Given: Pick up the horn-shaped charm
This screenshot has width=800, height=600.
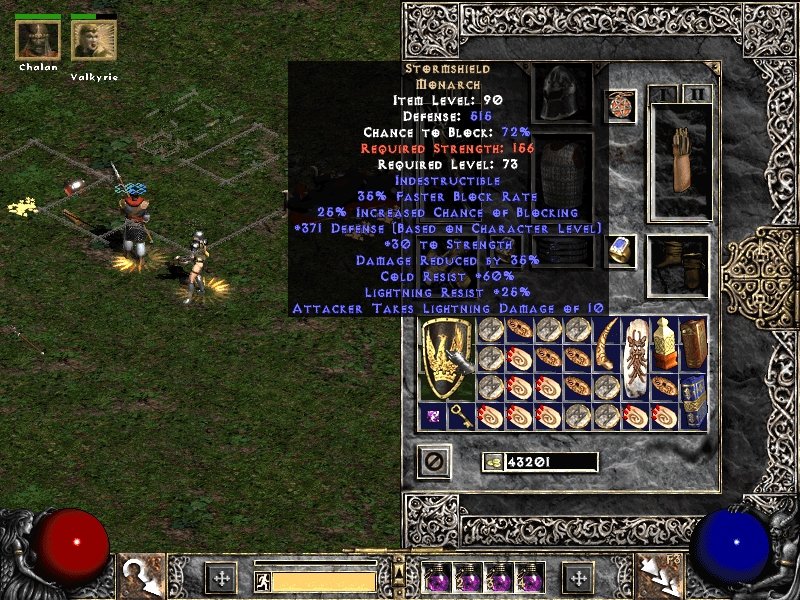Looking at the screenshot, I should pyautogui.click(x=607, y=346).
